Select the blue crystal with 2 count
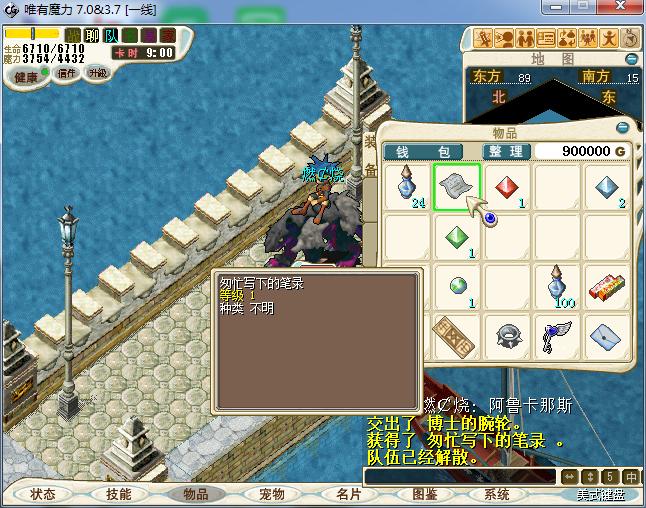The width and height of the screenshot is (646, 508). pos(608,187)
